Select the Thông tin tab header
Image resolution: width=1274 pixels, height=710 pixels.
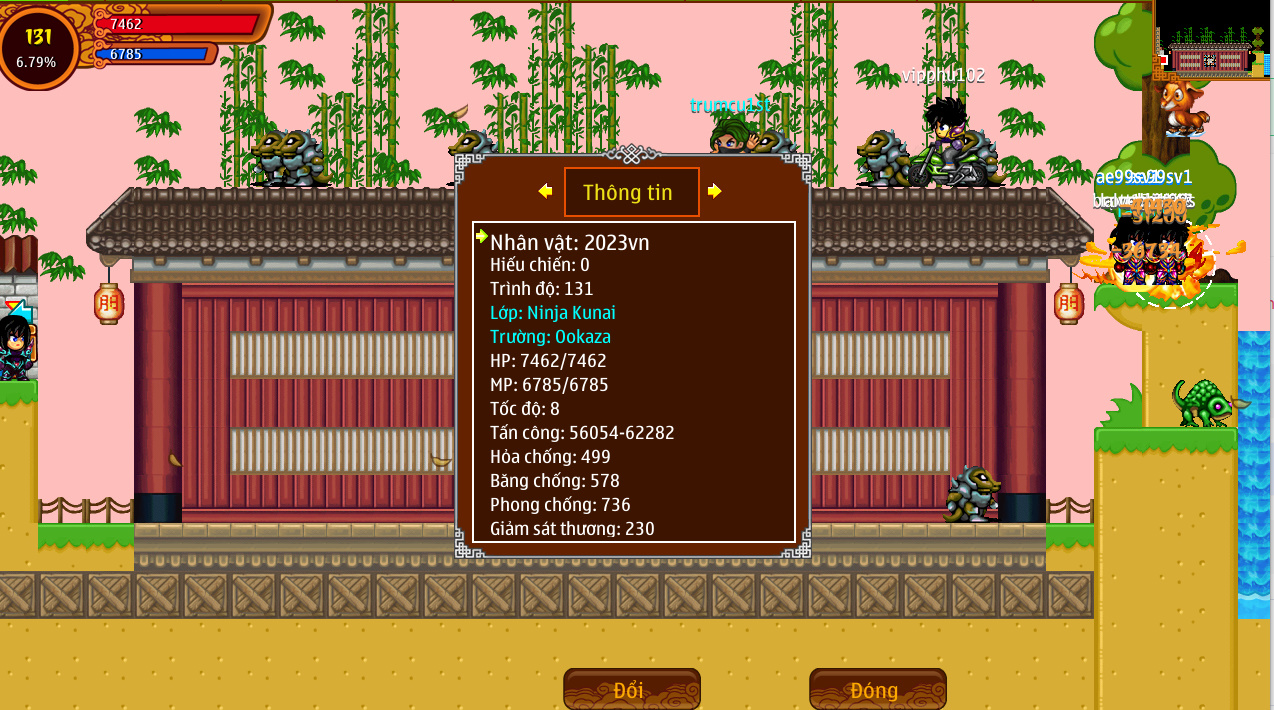click(631, 192)
